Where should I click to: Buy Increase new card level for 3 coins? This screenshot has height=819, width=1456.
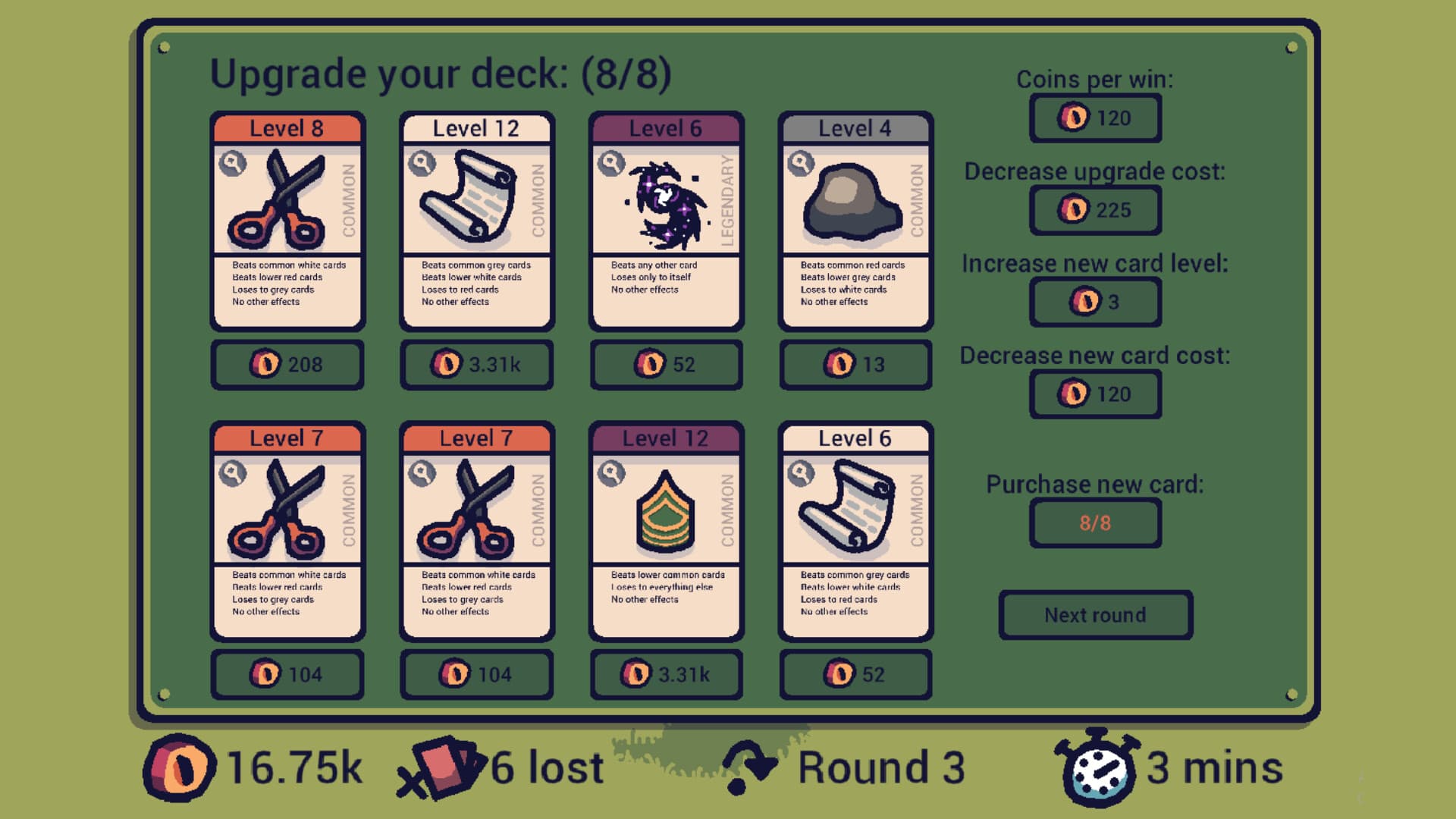point(1095,302)
